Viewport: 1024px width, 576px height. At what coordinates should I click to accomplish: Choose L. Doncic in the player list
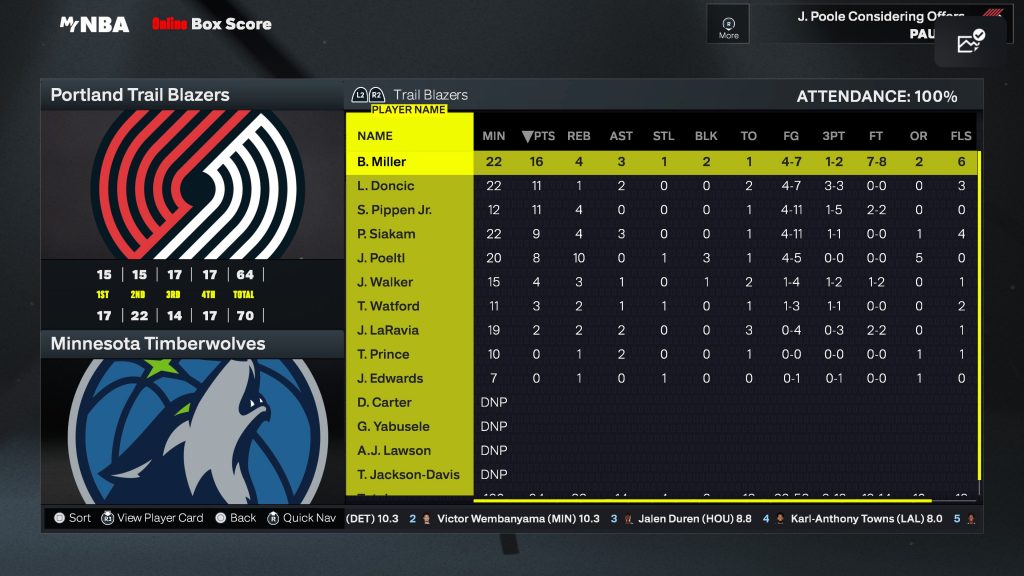pyautogui.click(x=386, y=186)
